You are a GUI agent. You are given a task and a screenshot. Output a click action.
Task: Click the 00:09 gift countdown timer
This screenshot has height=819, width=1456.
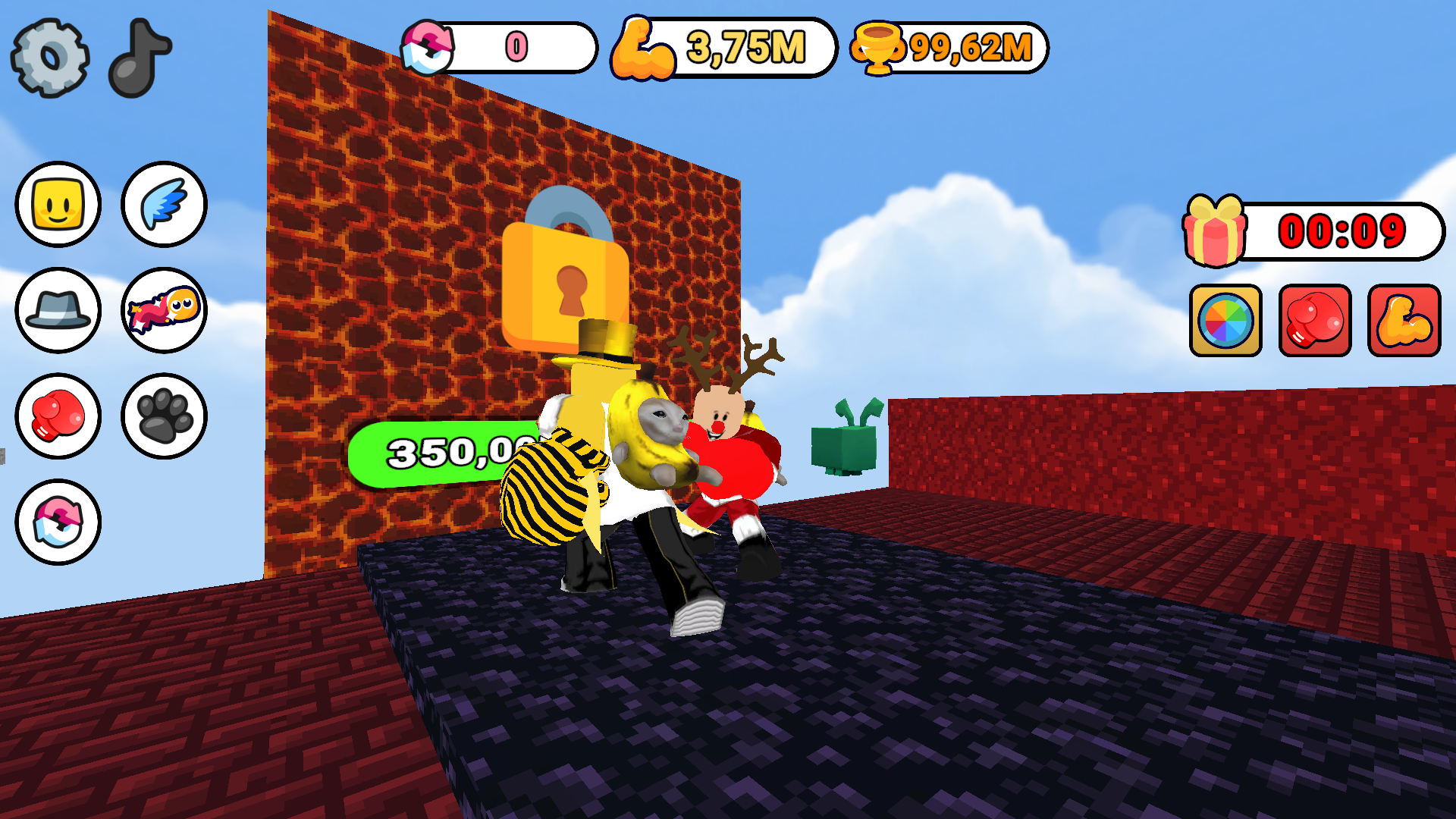click(x=1342, y=231)
